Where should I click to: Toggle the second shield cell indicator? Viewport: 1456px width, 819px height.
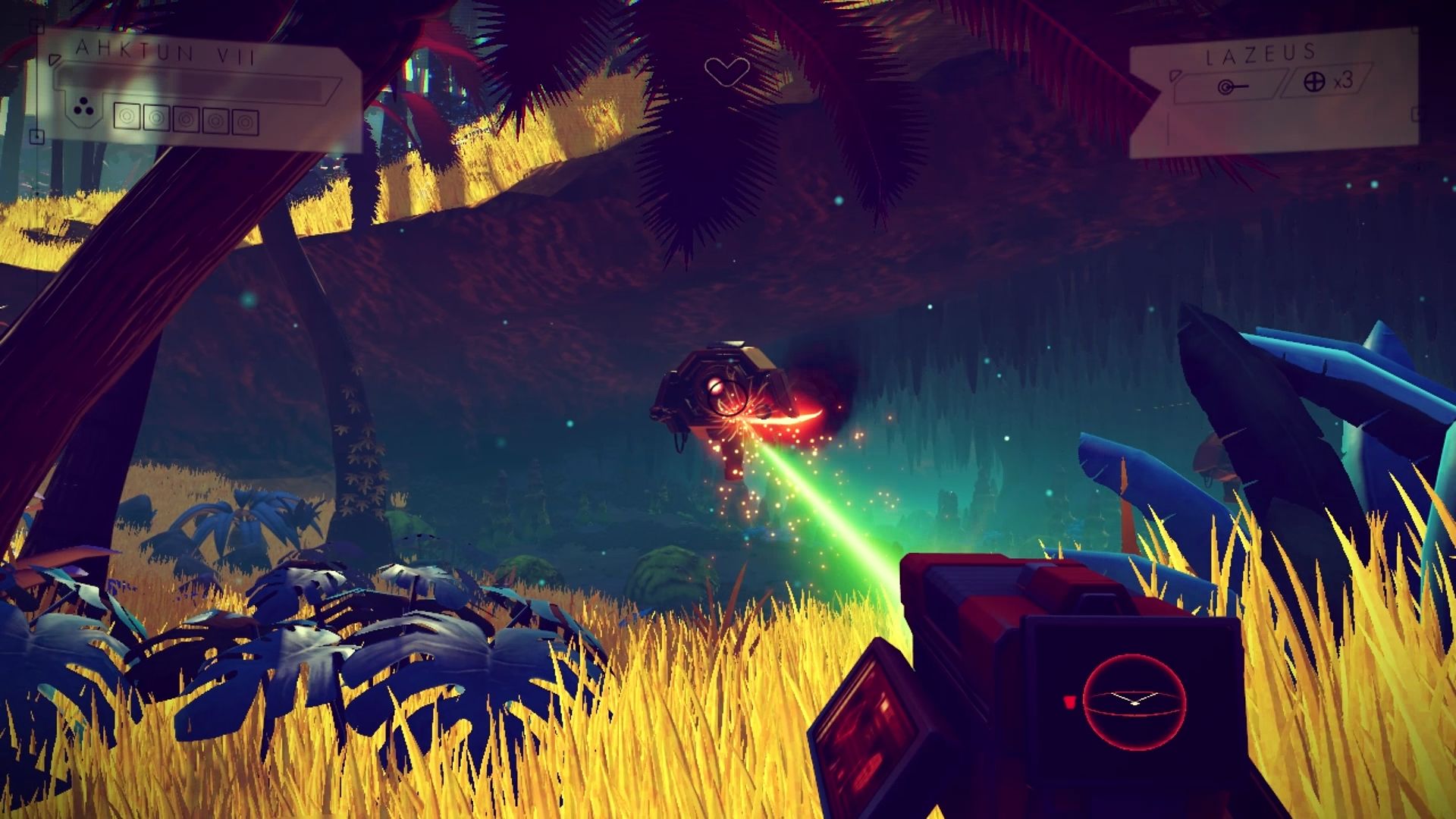coord(156,119)
